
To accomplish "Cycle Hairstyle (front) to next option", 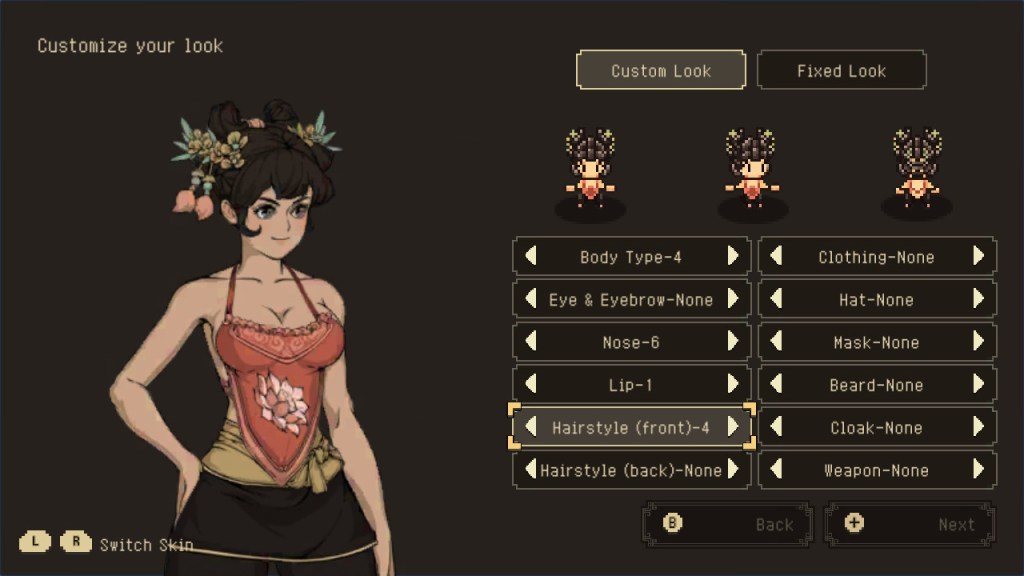I will tap(733, 427).
